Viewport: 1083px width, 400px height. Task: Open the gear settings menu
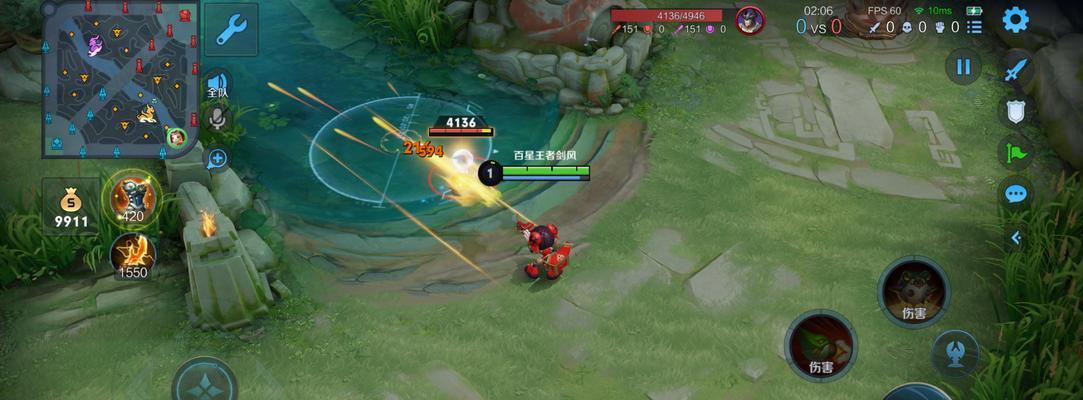1015,20
